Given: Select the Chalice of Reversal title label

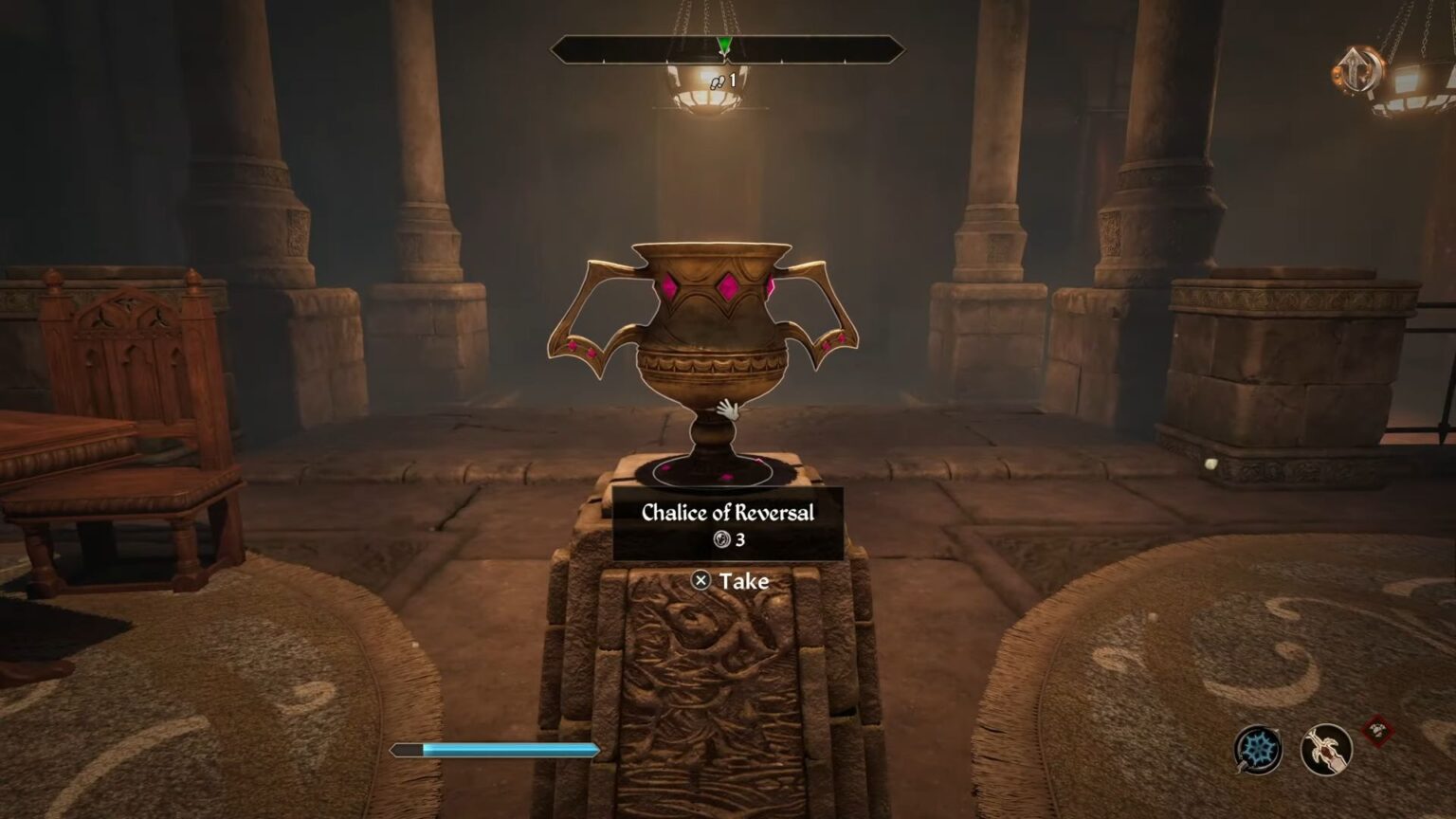Looking at the screenshot, I should coord(730,513).
